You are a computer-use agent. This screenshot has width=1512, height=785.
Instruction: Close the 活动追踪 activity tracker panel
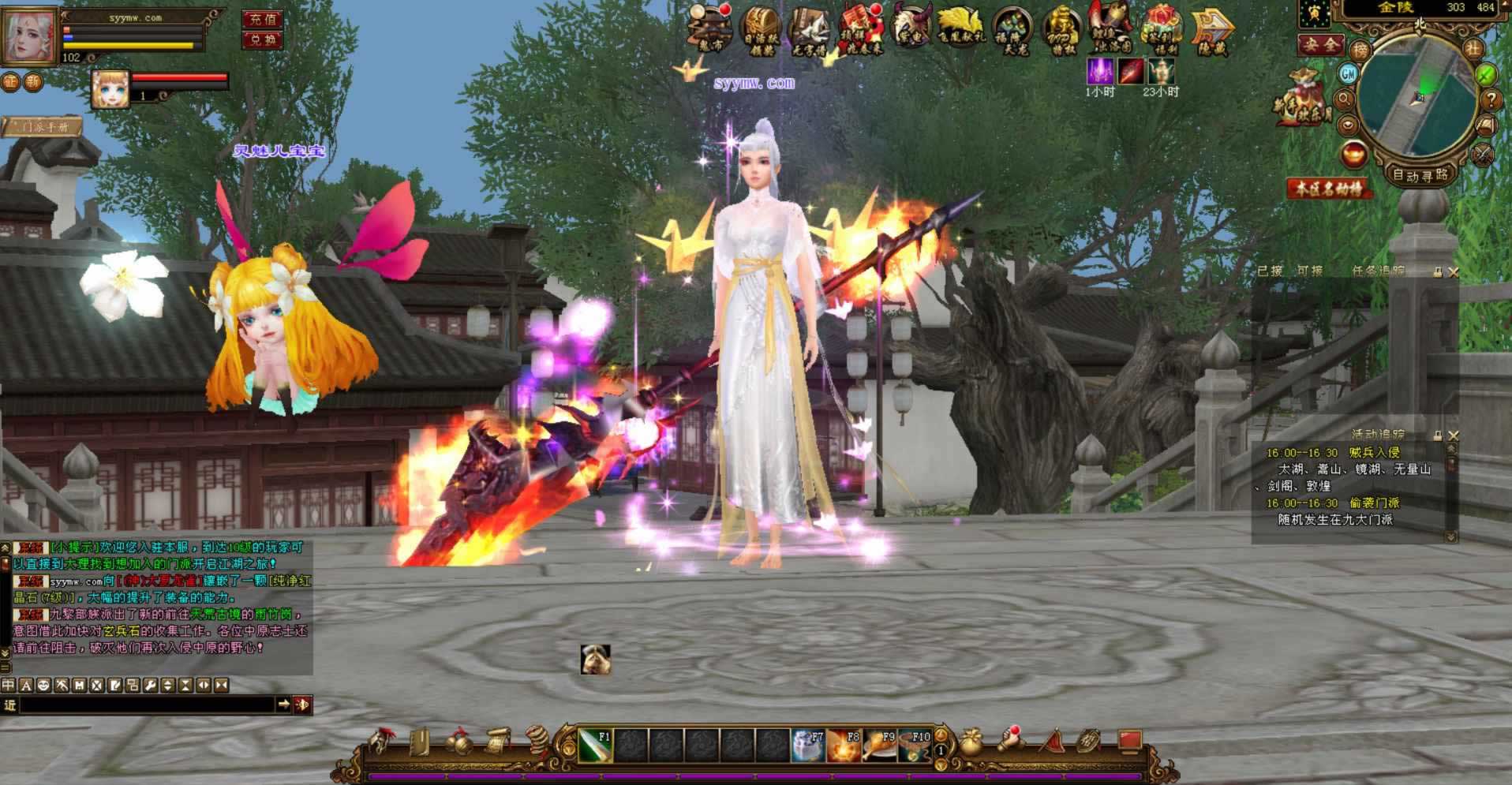pyautogui.click(x=1454, y=435)
